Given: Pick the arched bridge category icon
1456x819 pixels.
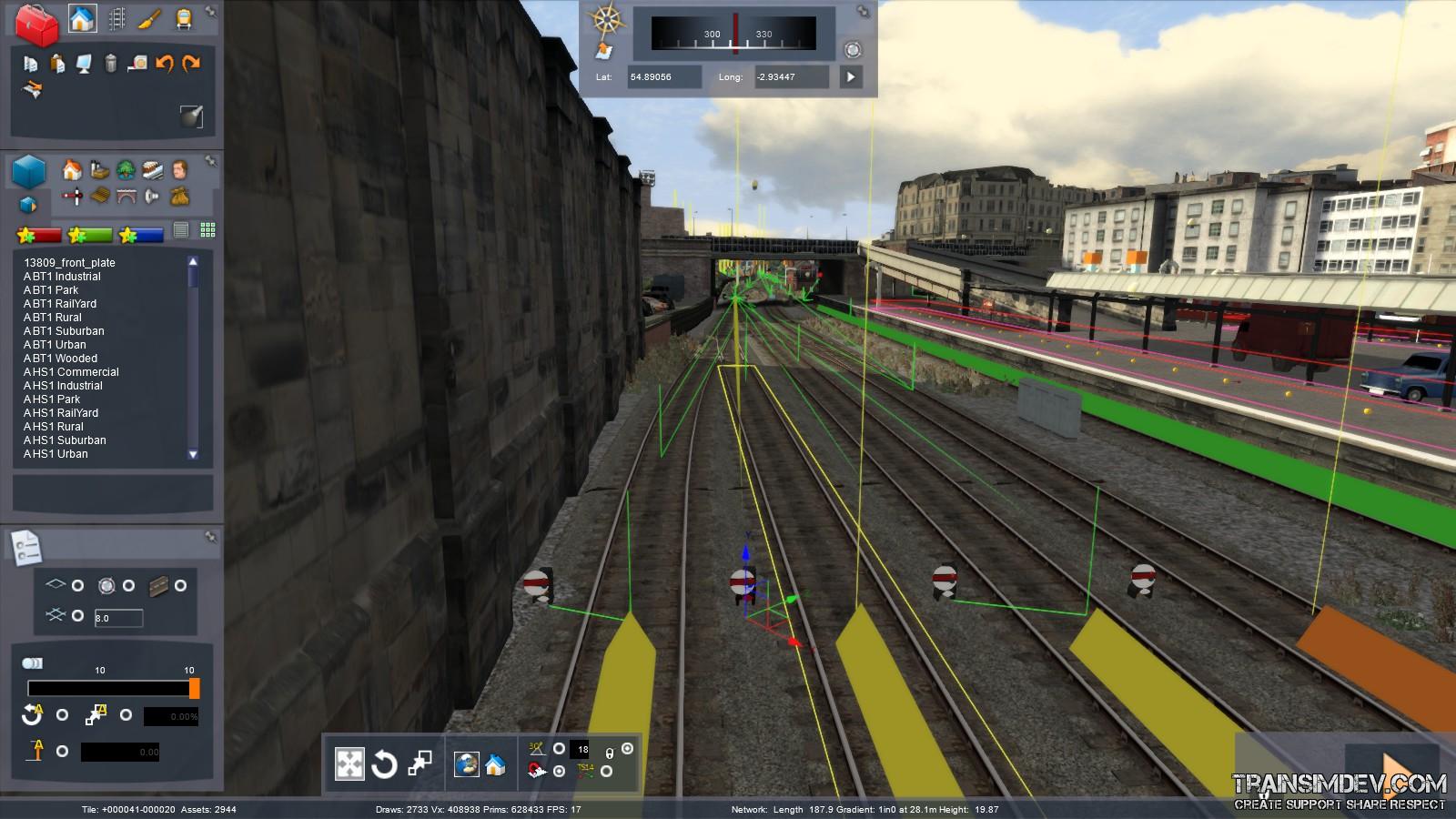Looking at the screenshot, I should click(126, 196).
